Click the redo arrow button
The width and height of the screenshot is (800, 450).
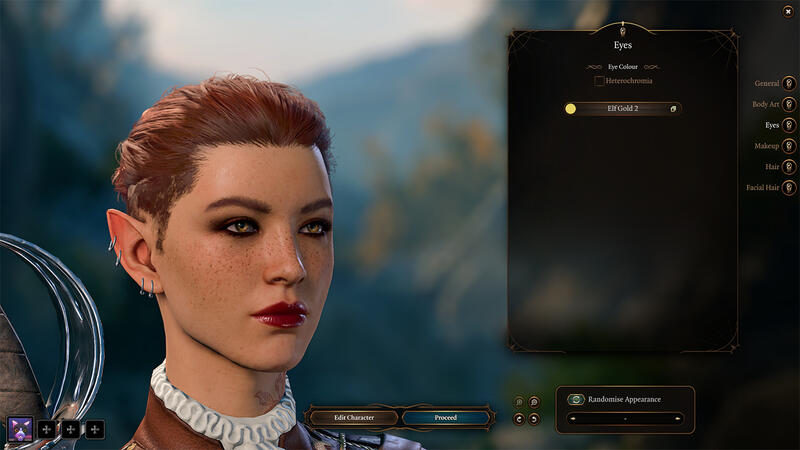535,418
